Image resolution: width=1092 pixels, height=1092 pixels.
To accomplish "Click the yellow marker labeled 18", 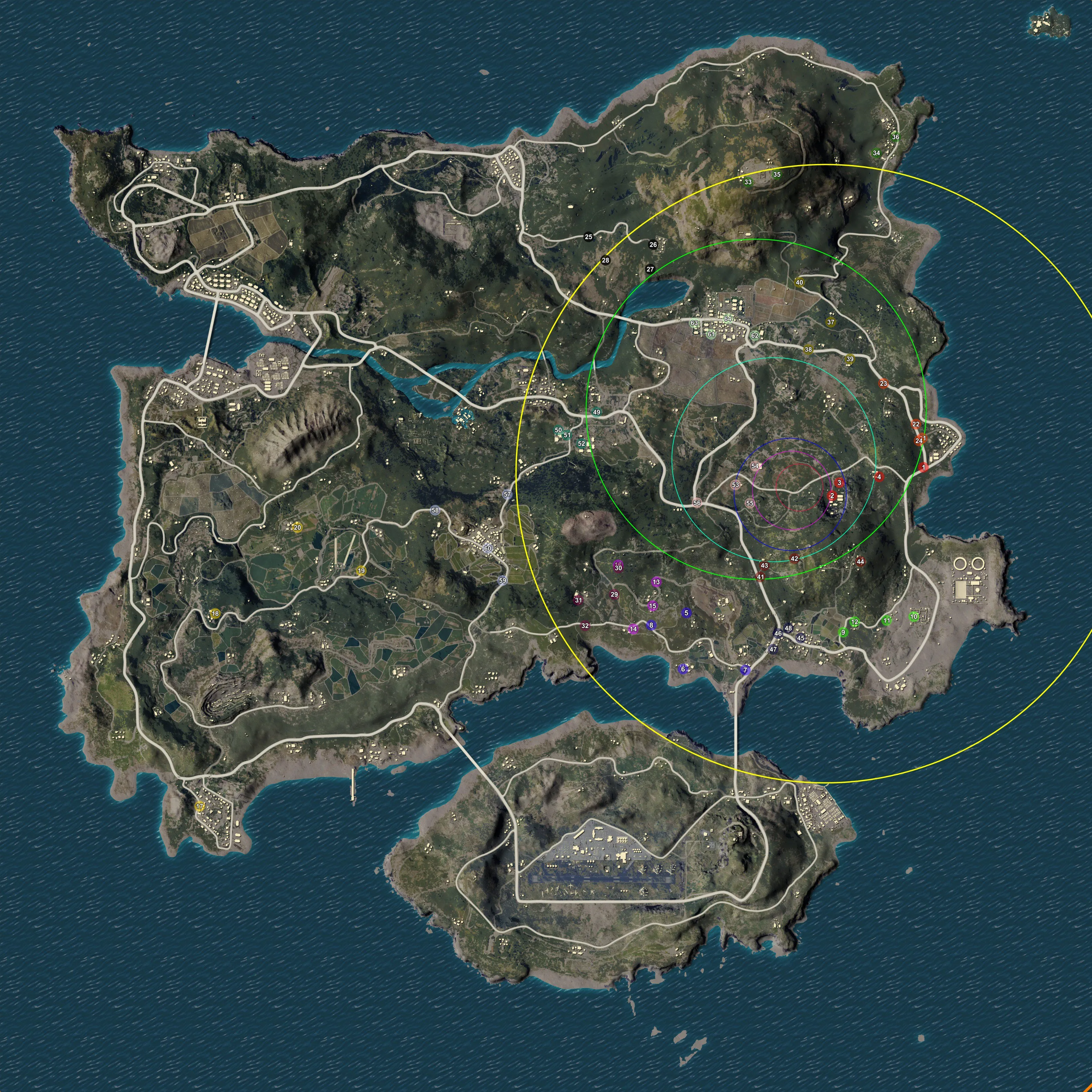I will click(215, 614).
